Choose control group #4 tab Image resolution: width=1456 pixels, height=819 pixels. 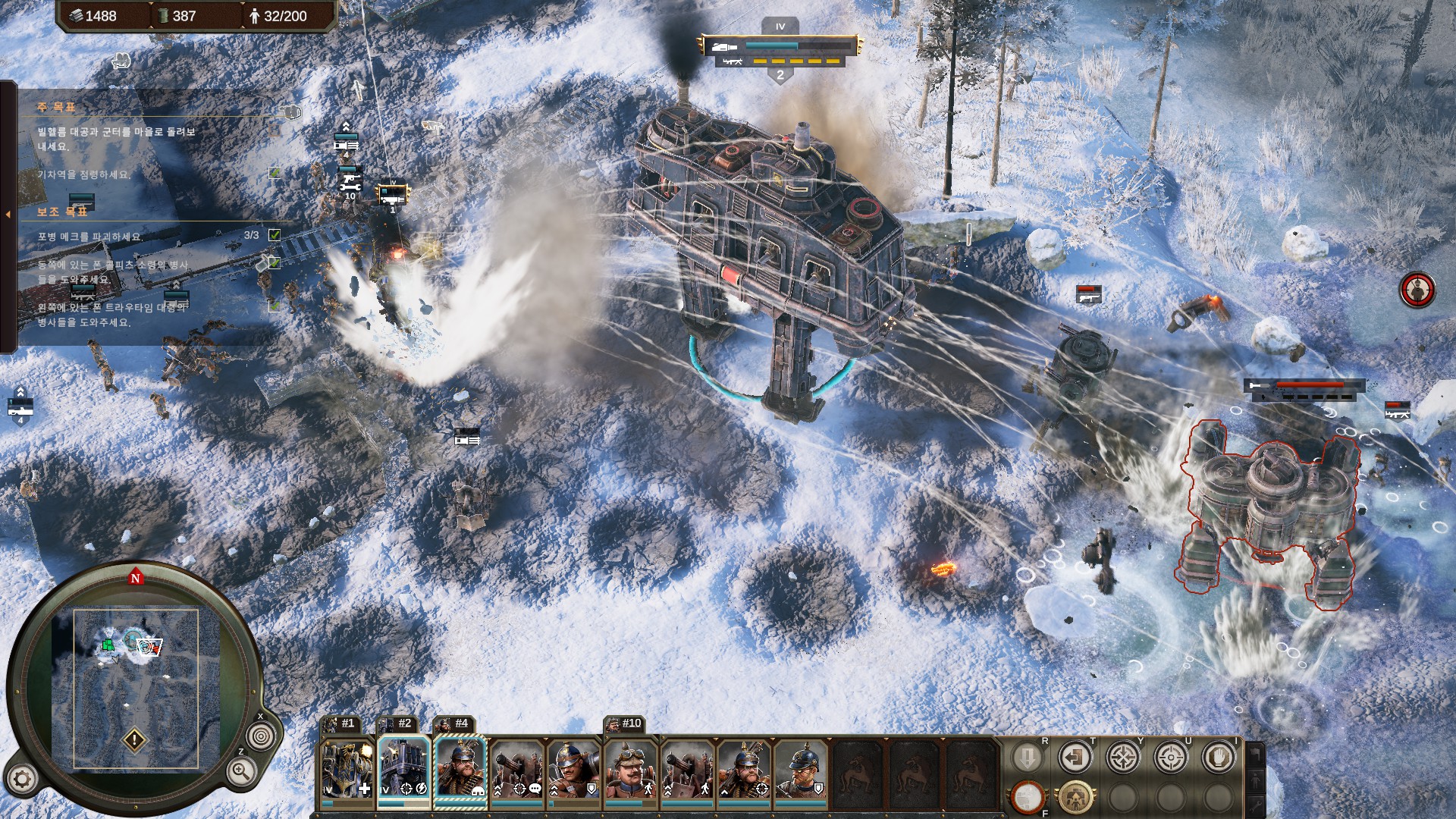(453, 723)
